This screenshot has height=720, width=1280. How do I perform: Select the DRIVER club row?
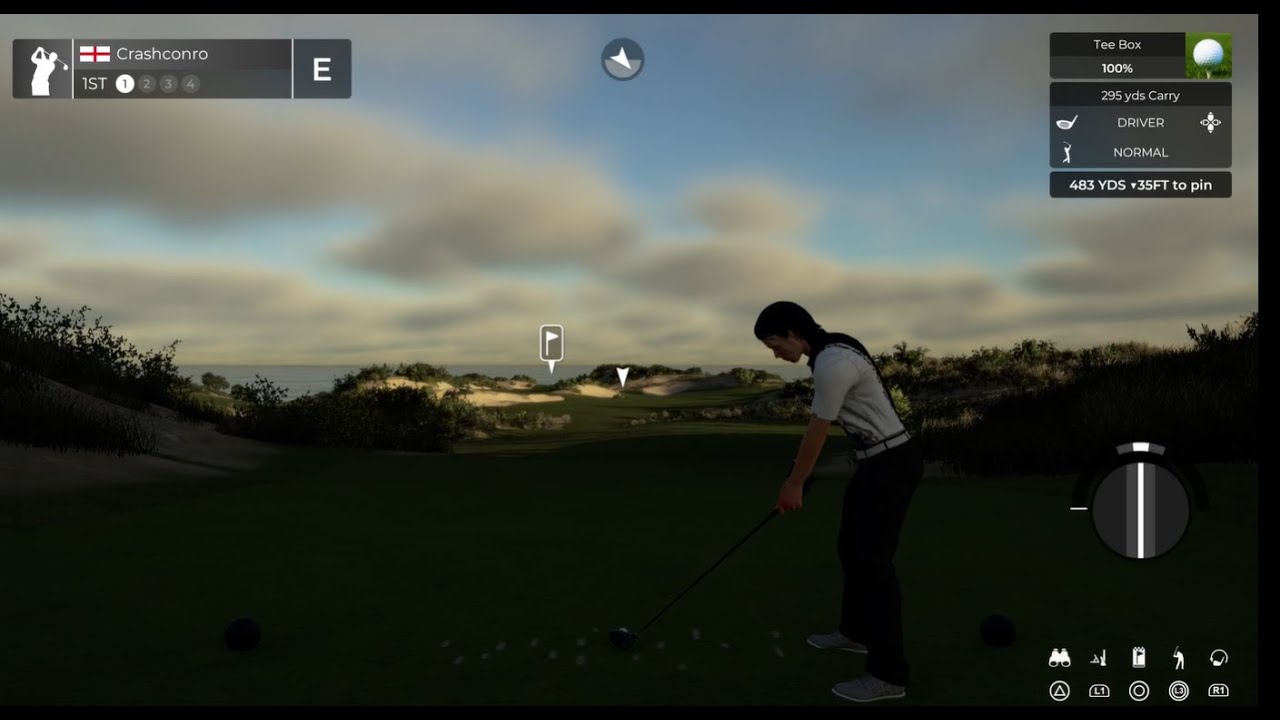point(1140,123)
